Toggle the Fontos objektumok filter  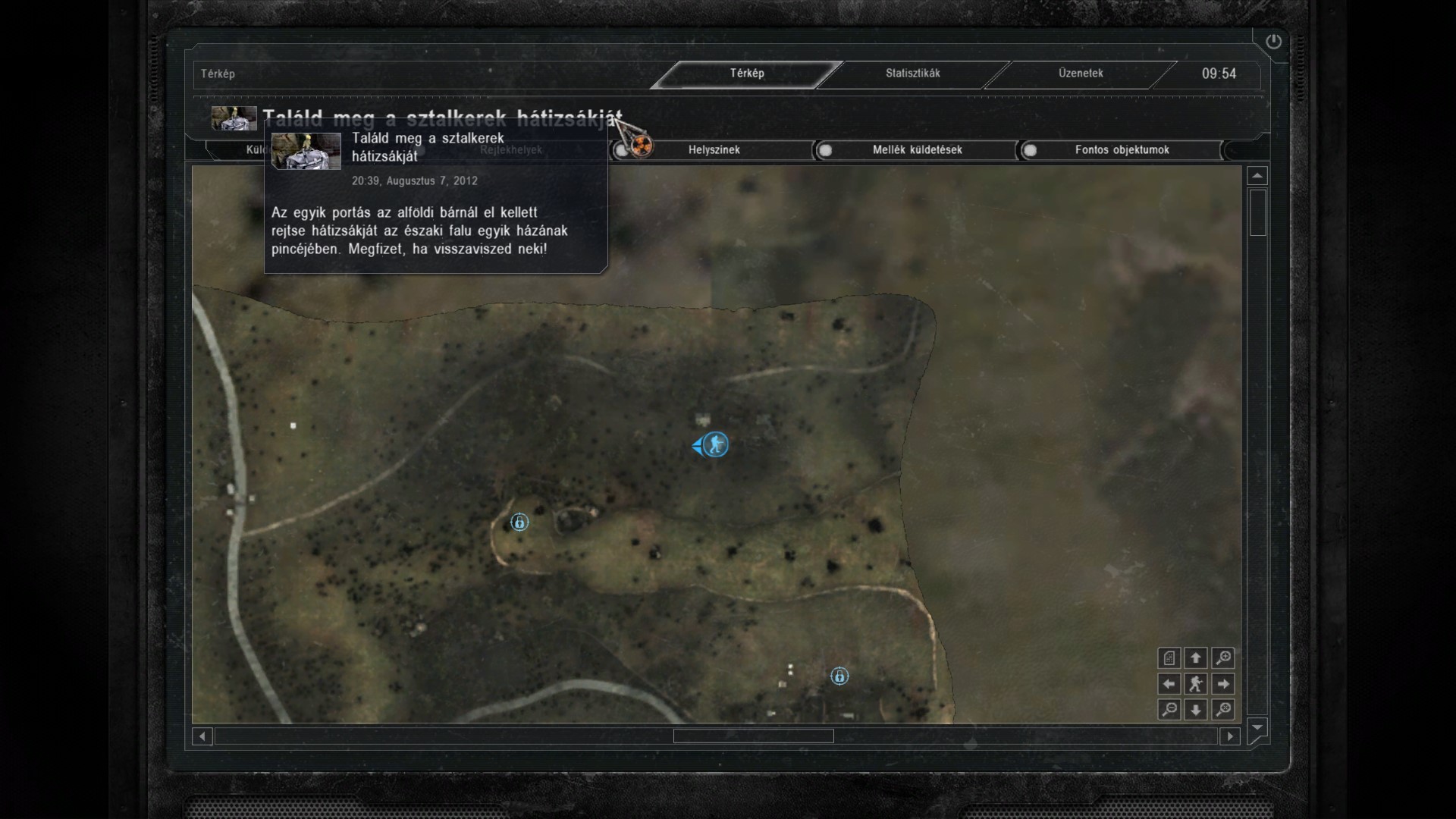1121,150
